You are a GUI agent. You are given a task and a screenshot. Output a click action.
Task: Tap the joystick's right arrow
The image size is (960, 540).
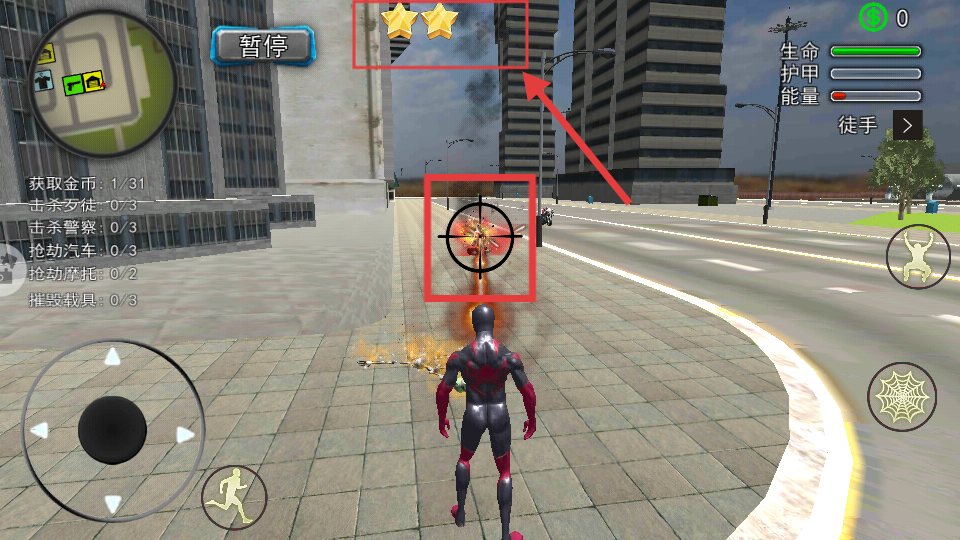[185, 434]
